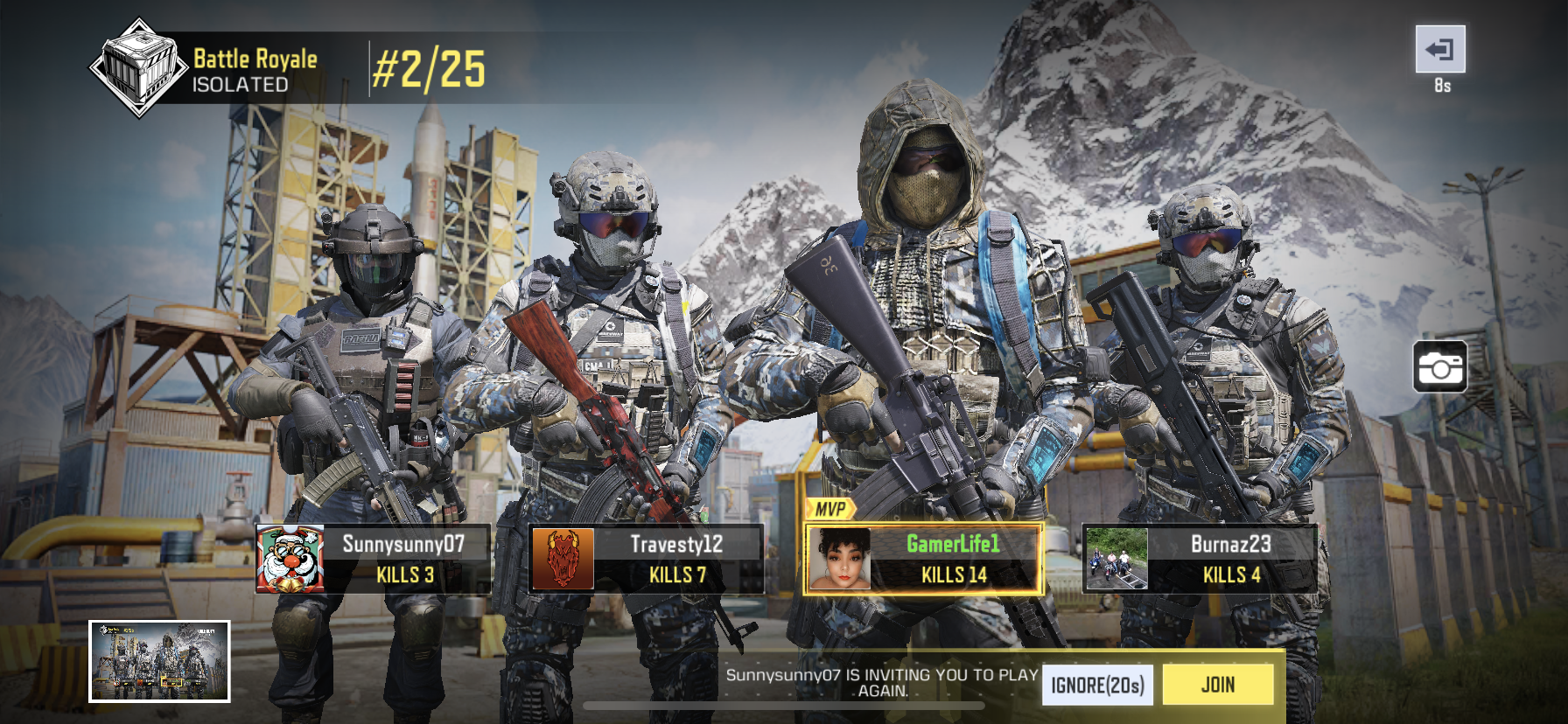Screen dimensions: 1568x724
Task: Open MVP GamerLife1's player card
Action: coord(923,560)
